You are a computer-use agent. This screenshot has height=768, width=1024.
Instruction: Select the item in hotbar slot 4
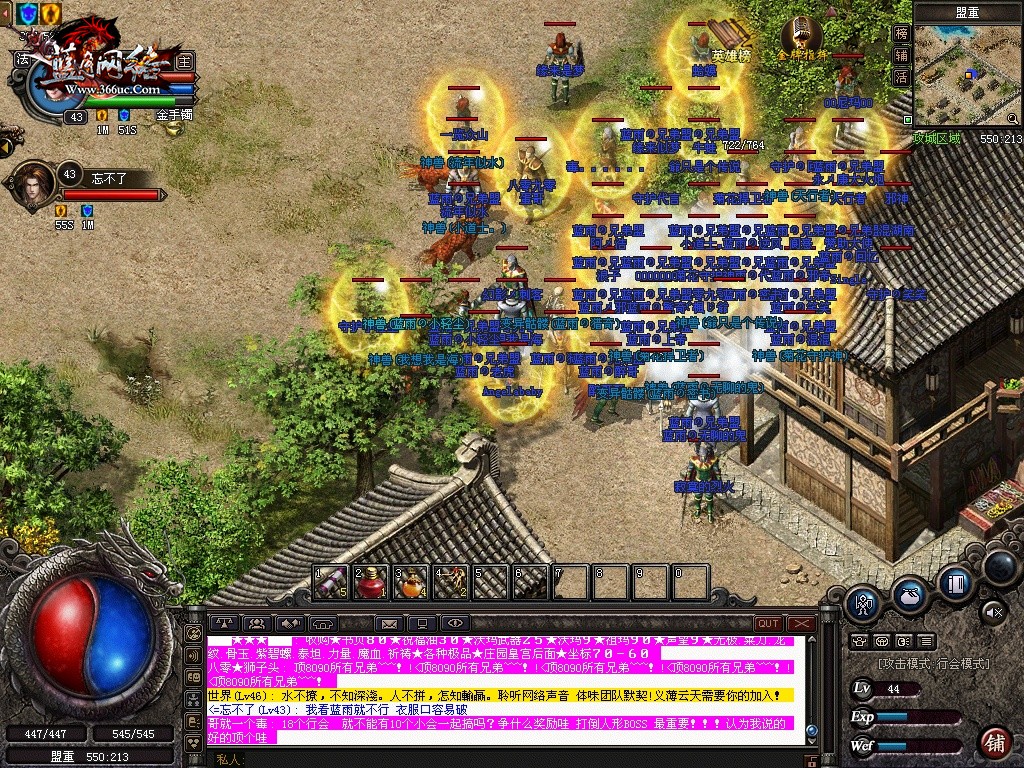click(451, 581)
